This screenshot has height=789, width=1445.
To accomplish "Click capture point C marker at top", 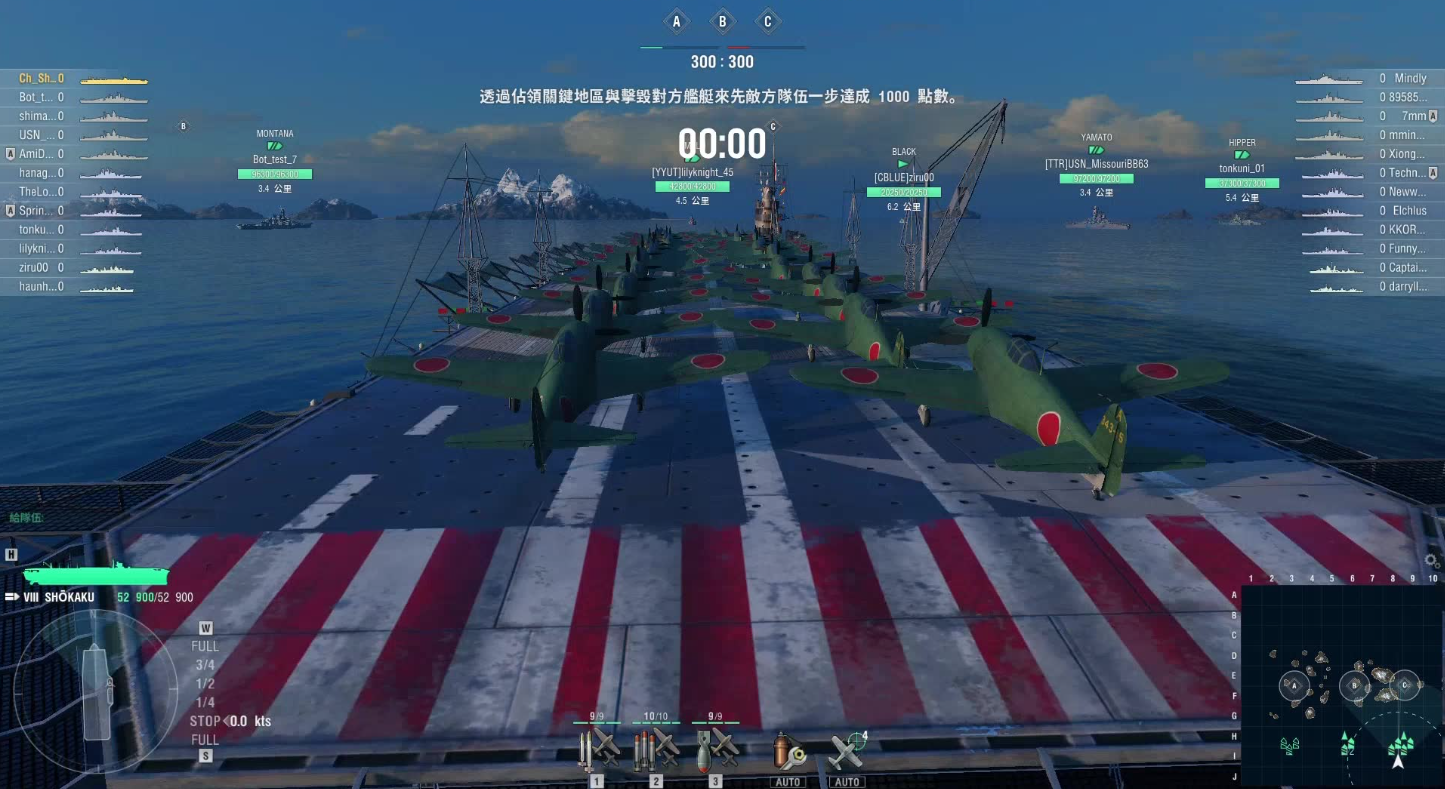I will point(768,20).
